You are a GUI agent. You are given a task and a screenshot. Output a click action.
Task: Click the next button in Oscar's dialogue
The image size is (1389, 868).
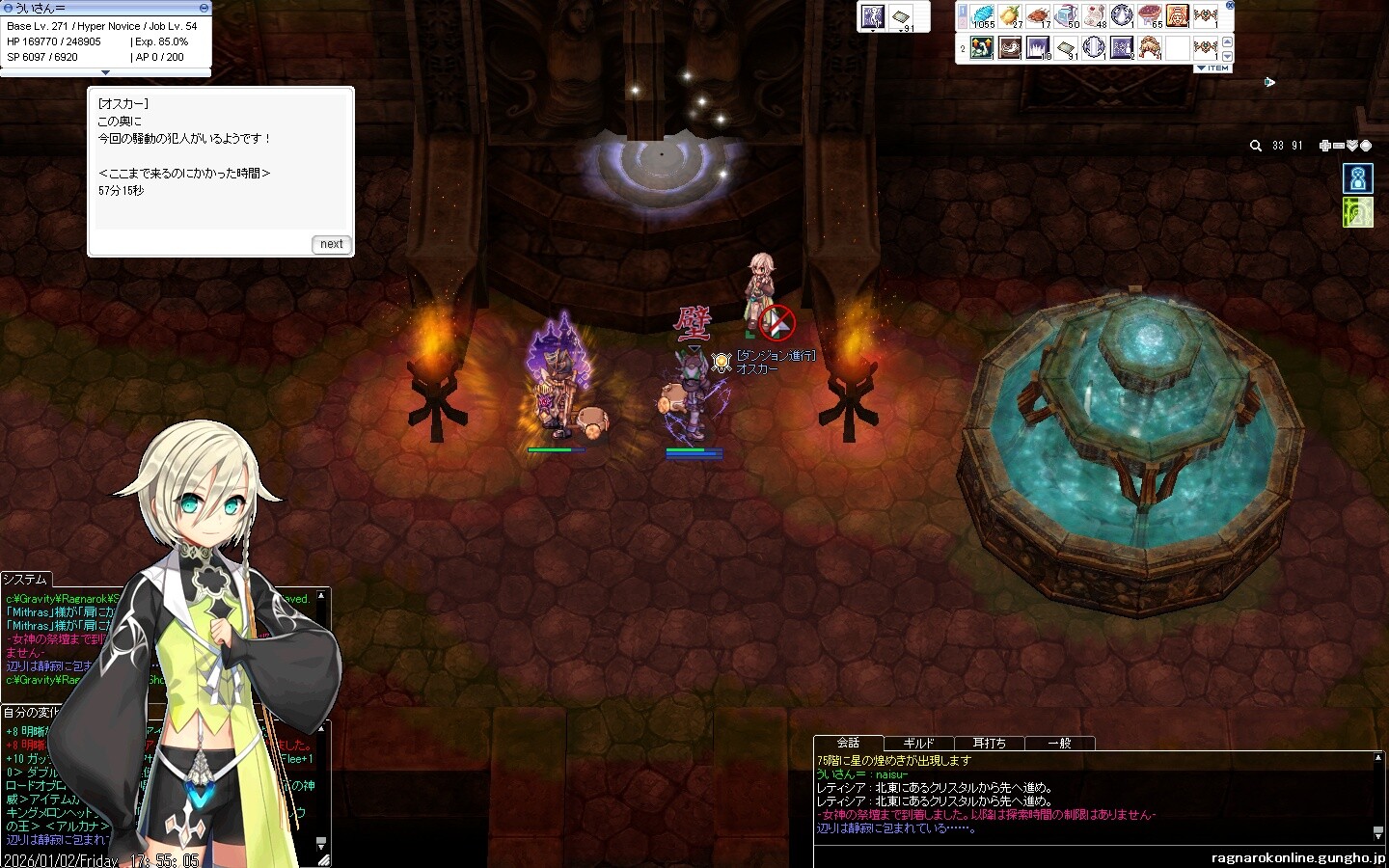pos(332,244)
